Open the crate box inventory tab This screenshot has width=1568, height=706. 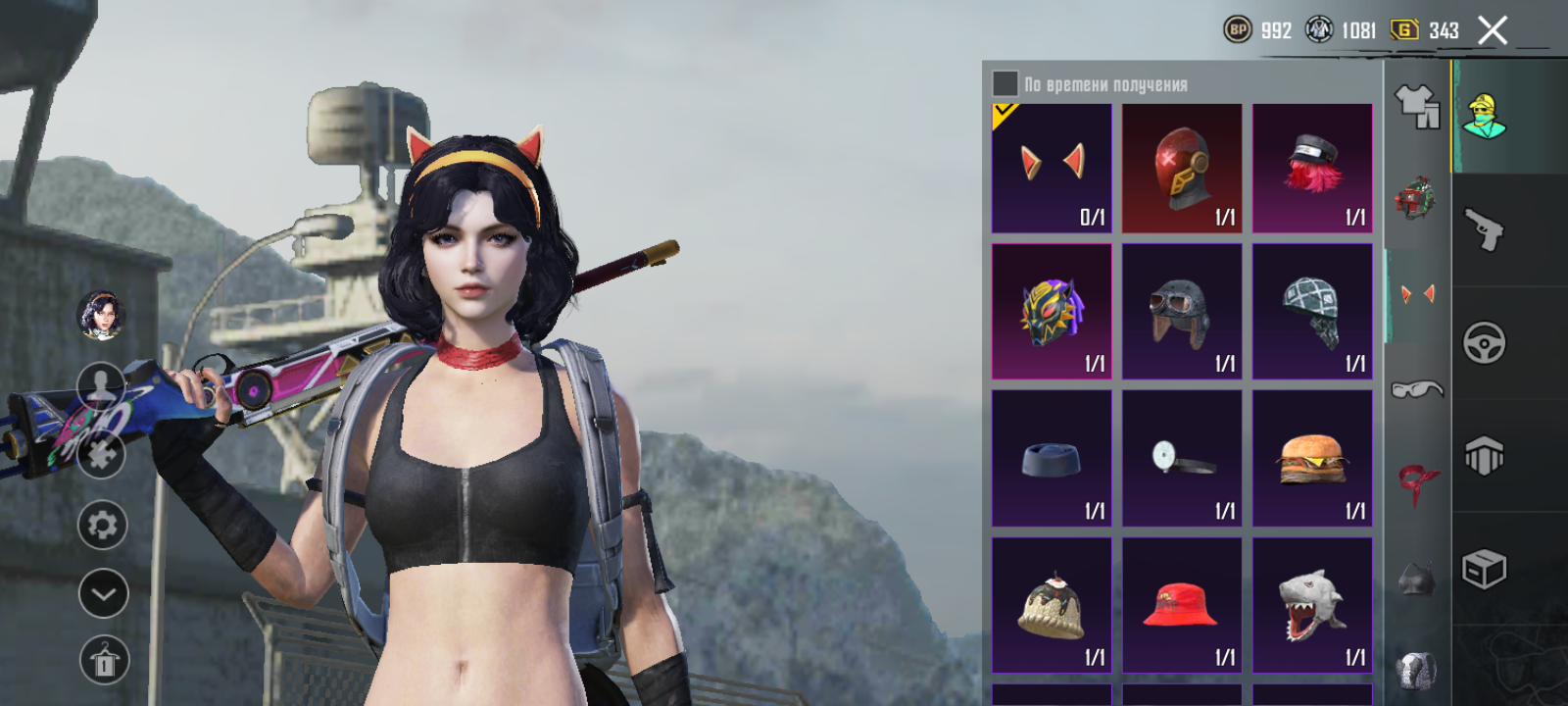1485,569
